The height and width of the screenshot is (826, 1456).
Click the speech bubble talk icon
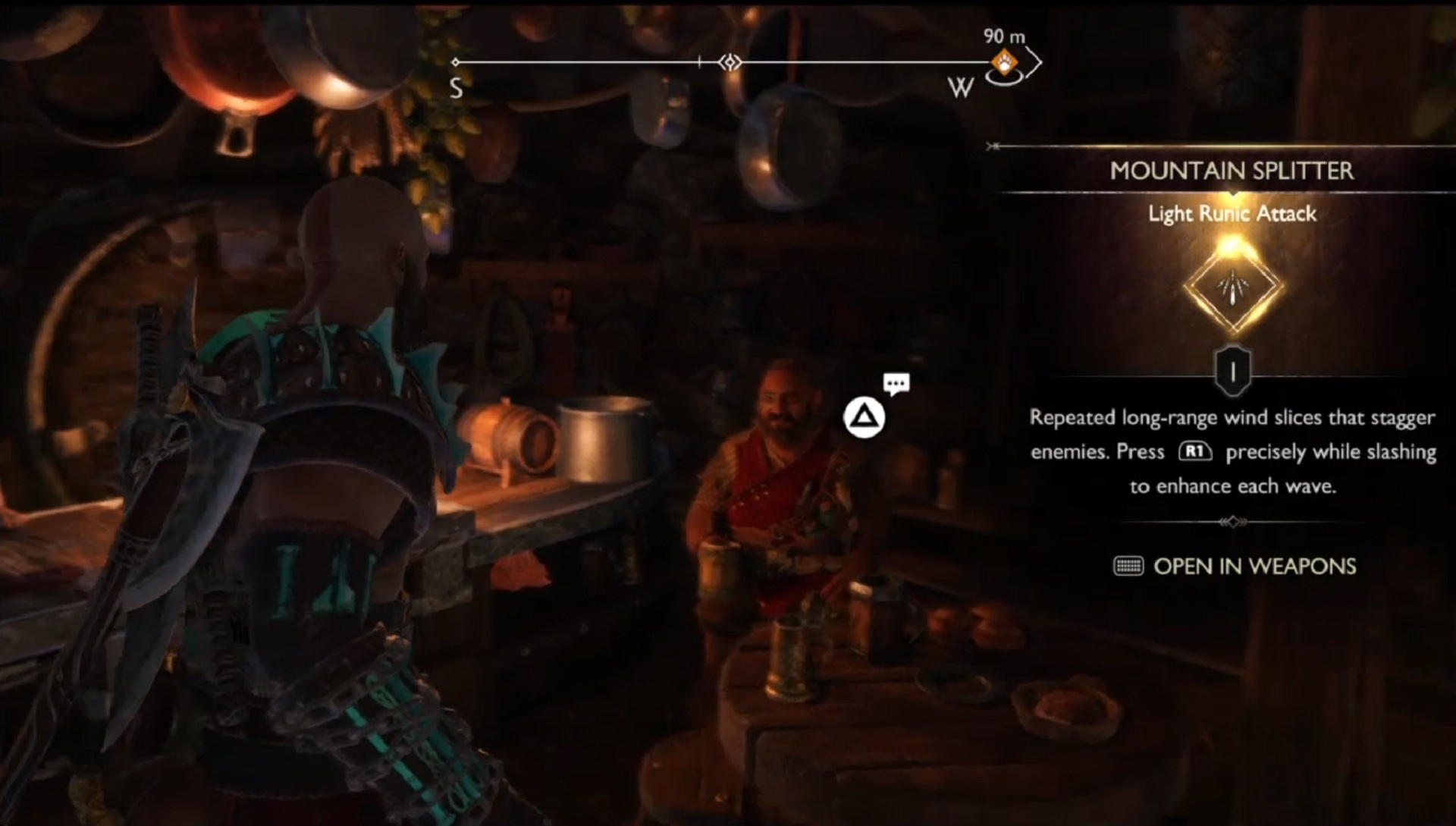click(896, 384)
